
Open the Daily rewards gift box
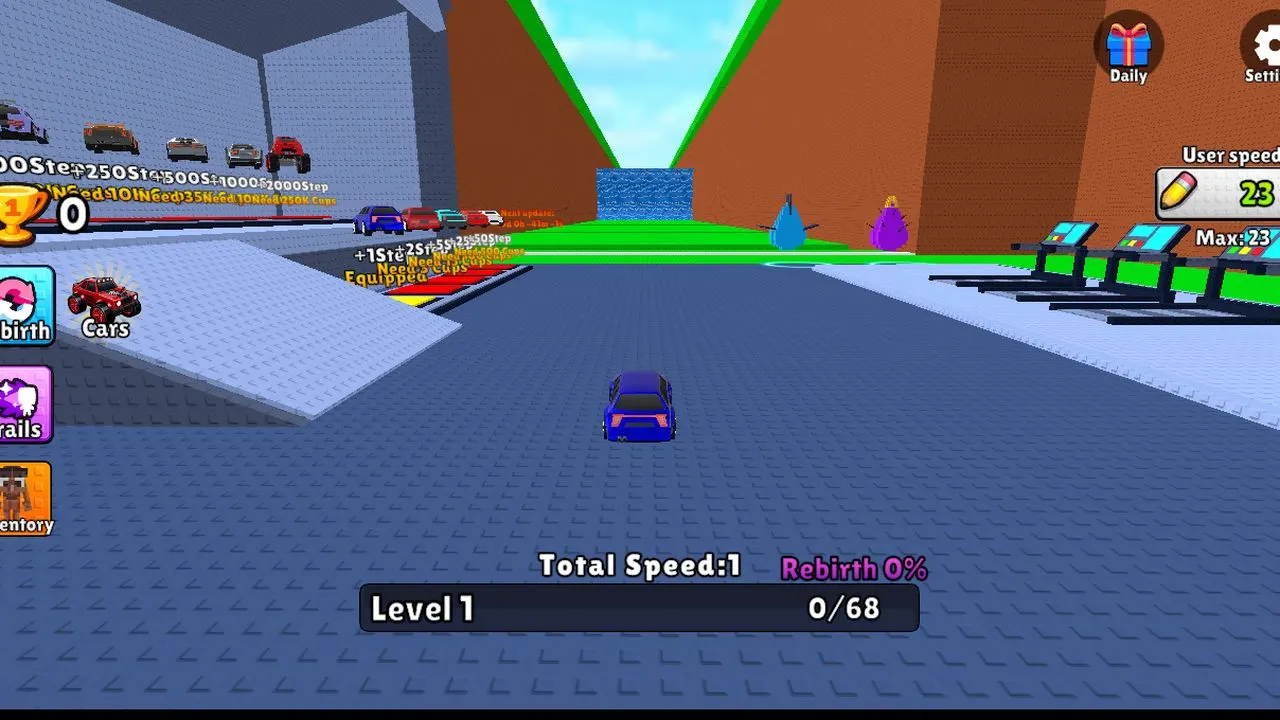(x=1128, y=47)
